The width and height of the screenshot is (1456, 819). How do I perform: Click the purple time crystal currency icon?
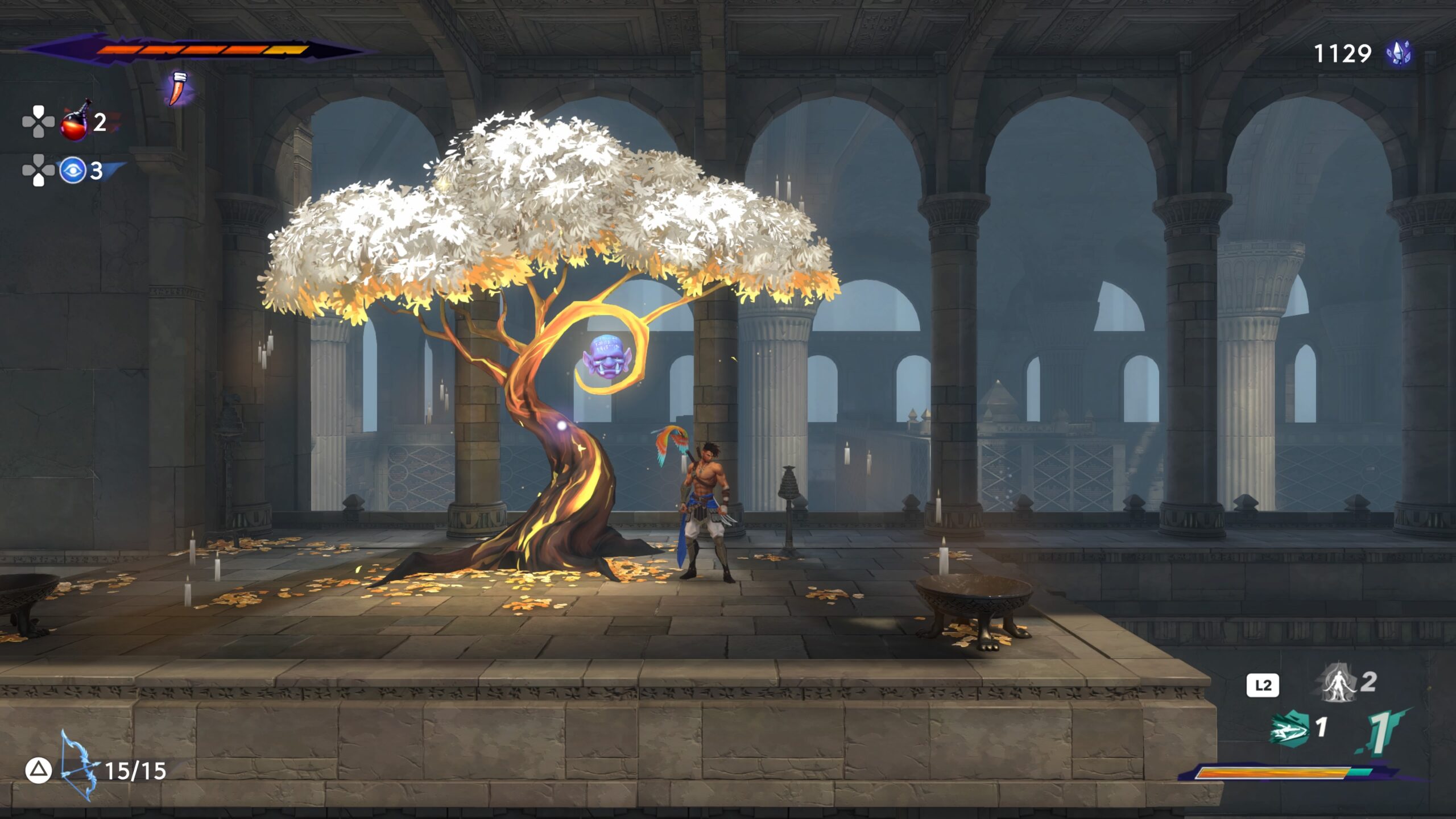pos(1399,54)
